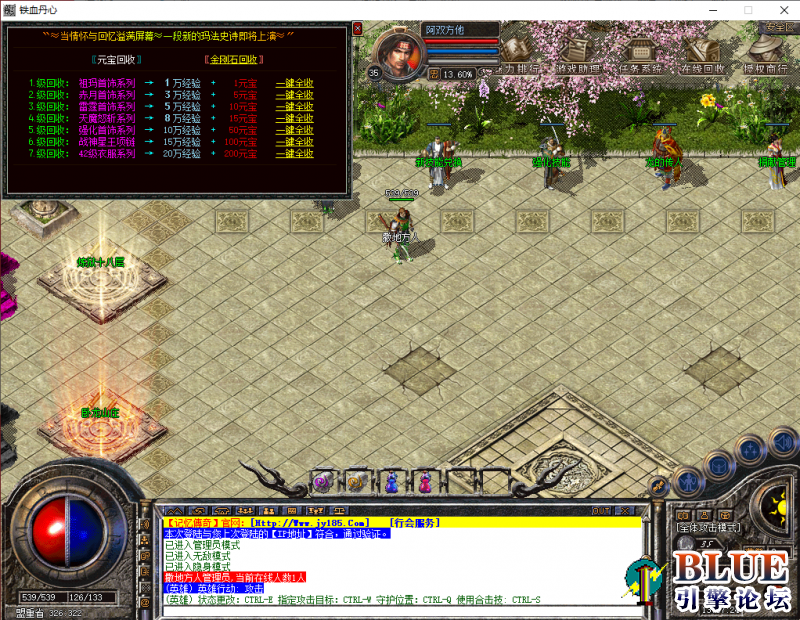Toggle the 全体攻击模式 attack mode
The image size is (800, 620).
[706, 527]
